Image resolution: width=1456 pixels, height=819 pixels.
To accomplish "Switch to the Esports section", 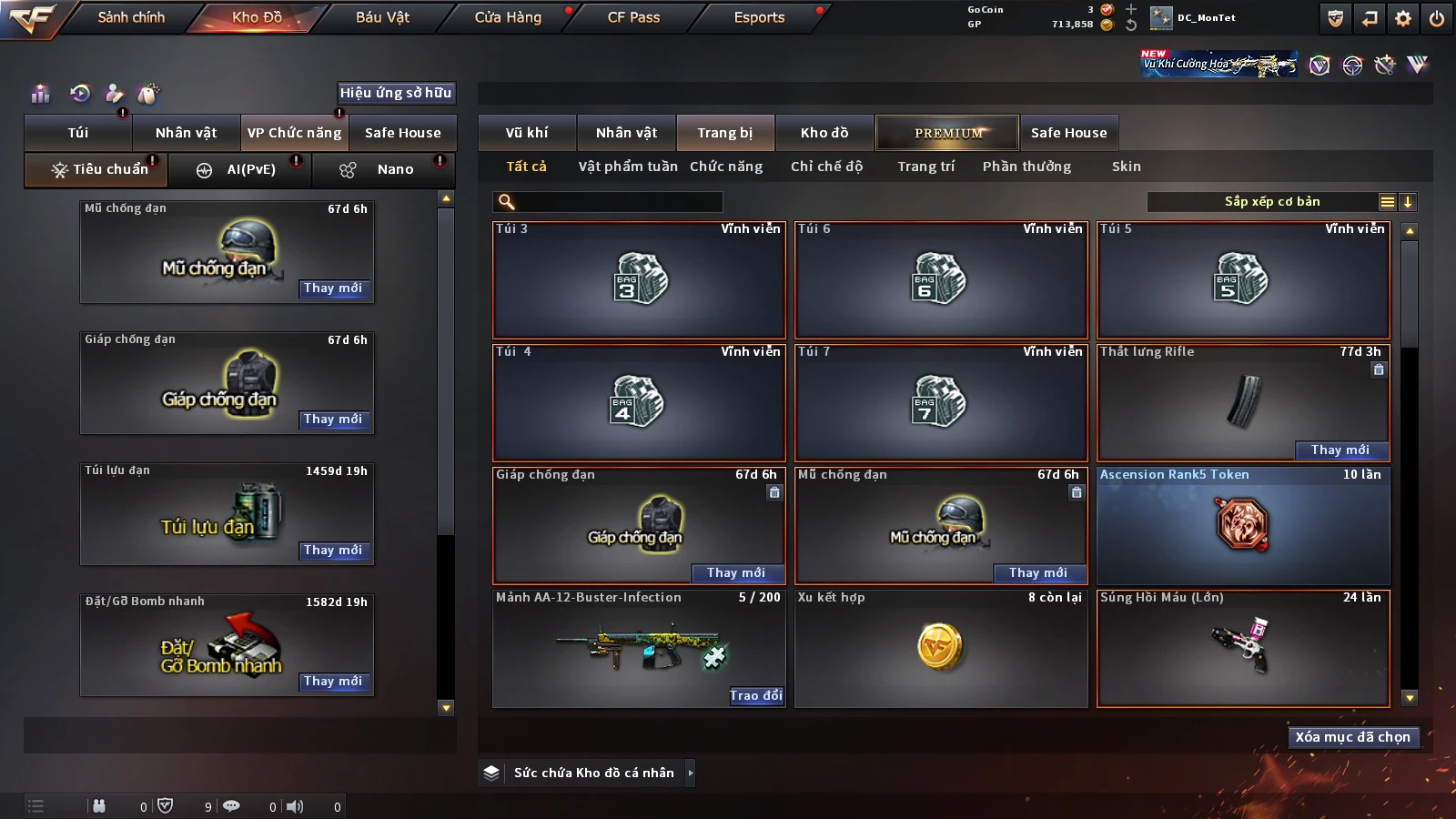I will (x=759, y=17).
